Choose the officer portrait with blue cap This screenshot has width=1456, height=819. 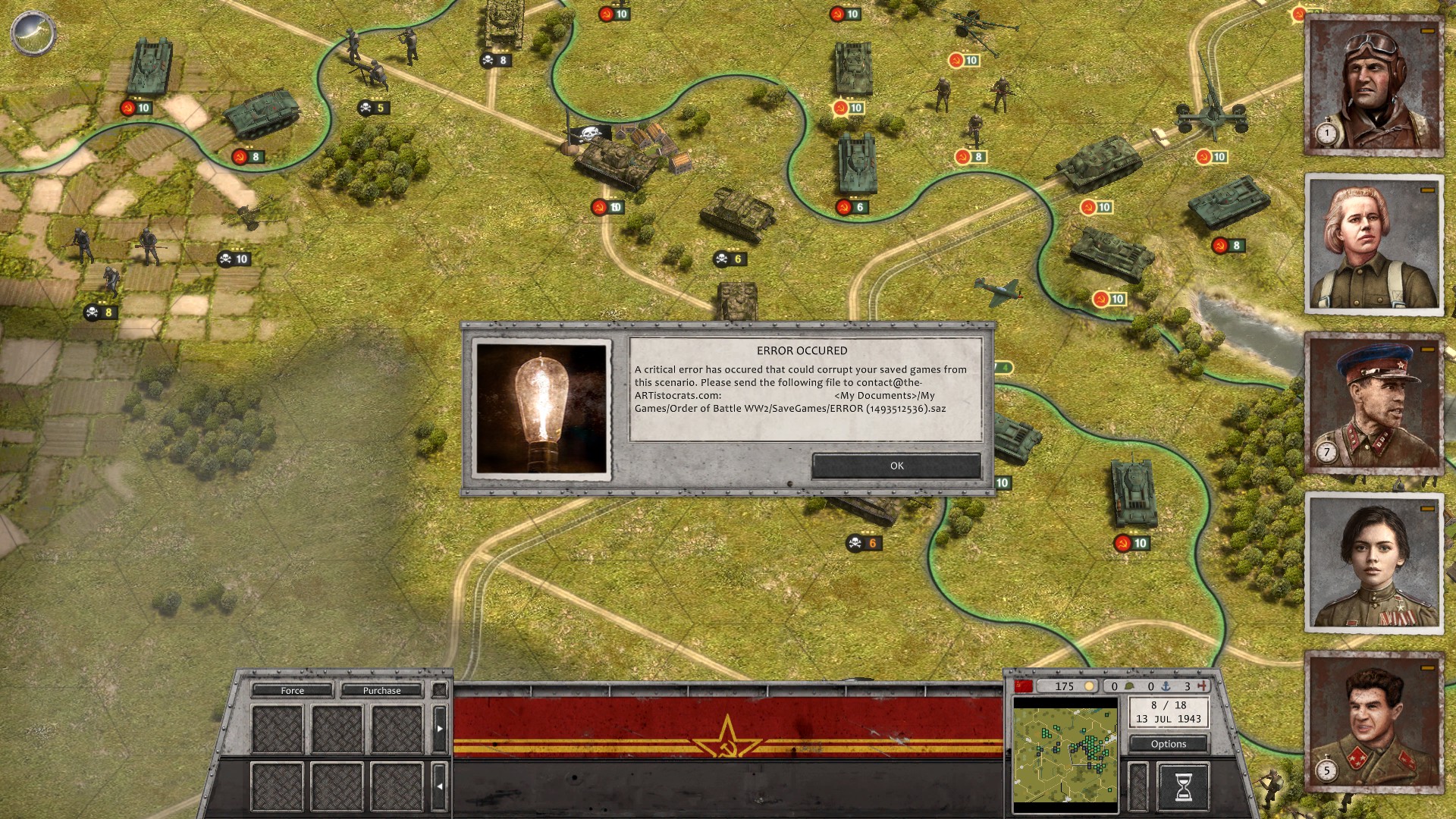click(1373, 403)
